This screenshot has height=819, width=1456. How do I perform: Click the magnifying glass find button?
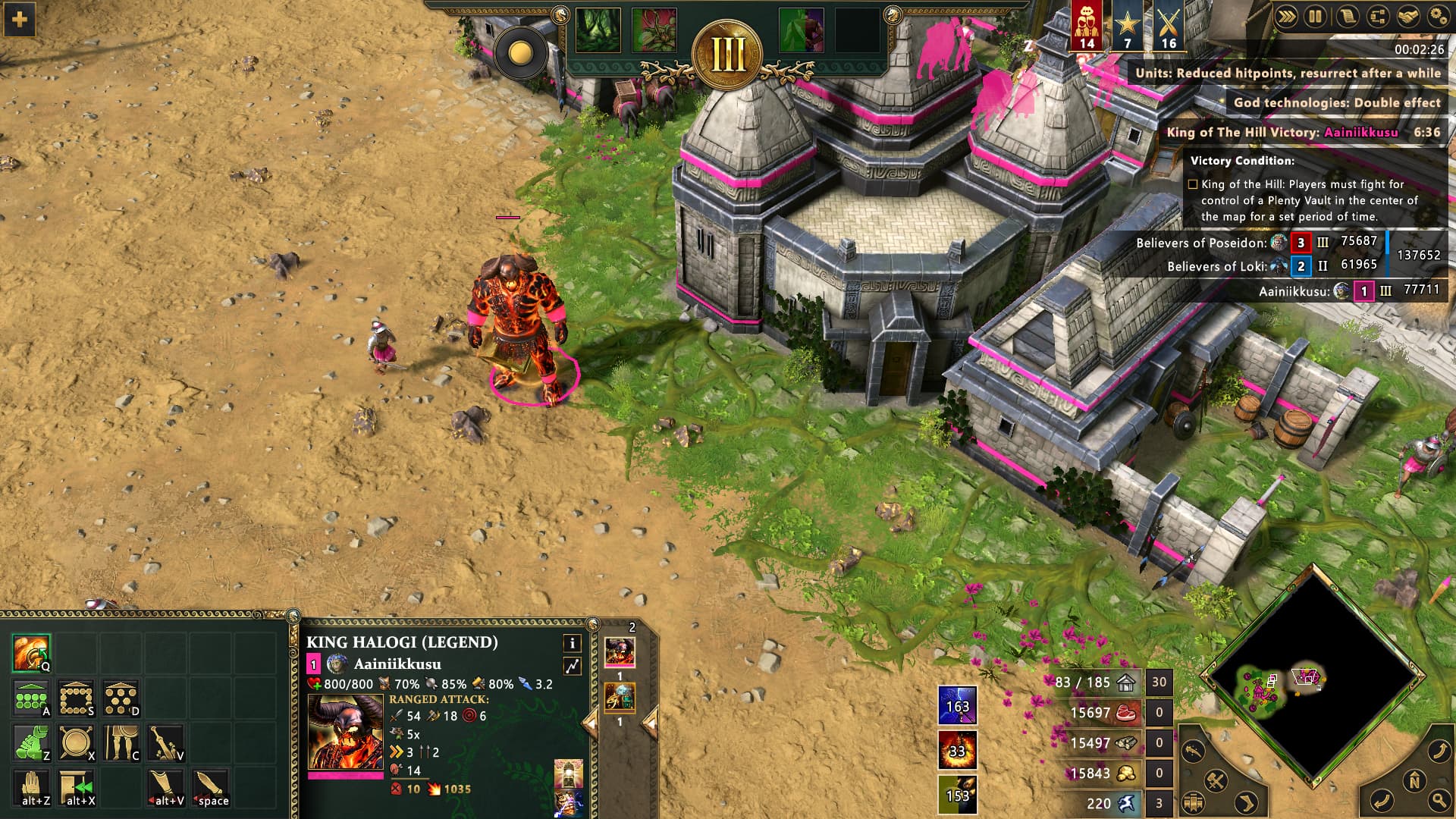point(1439,799)
